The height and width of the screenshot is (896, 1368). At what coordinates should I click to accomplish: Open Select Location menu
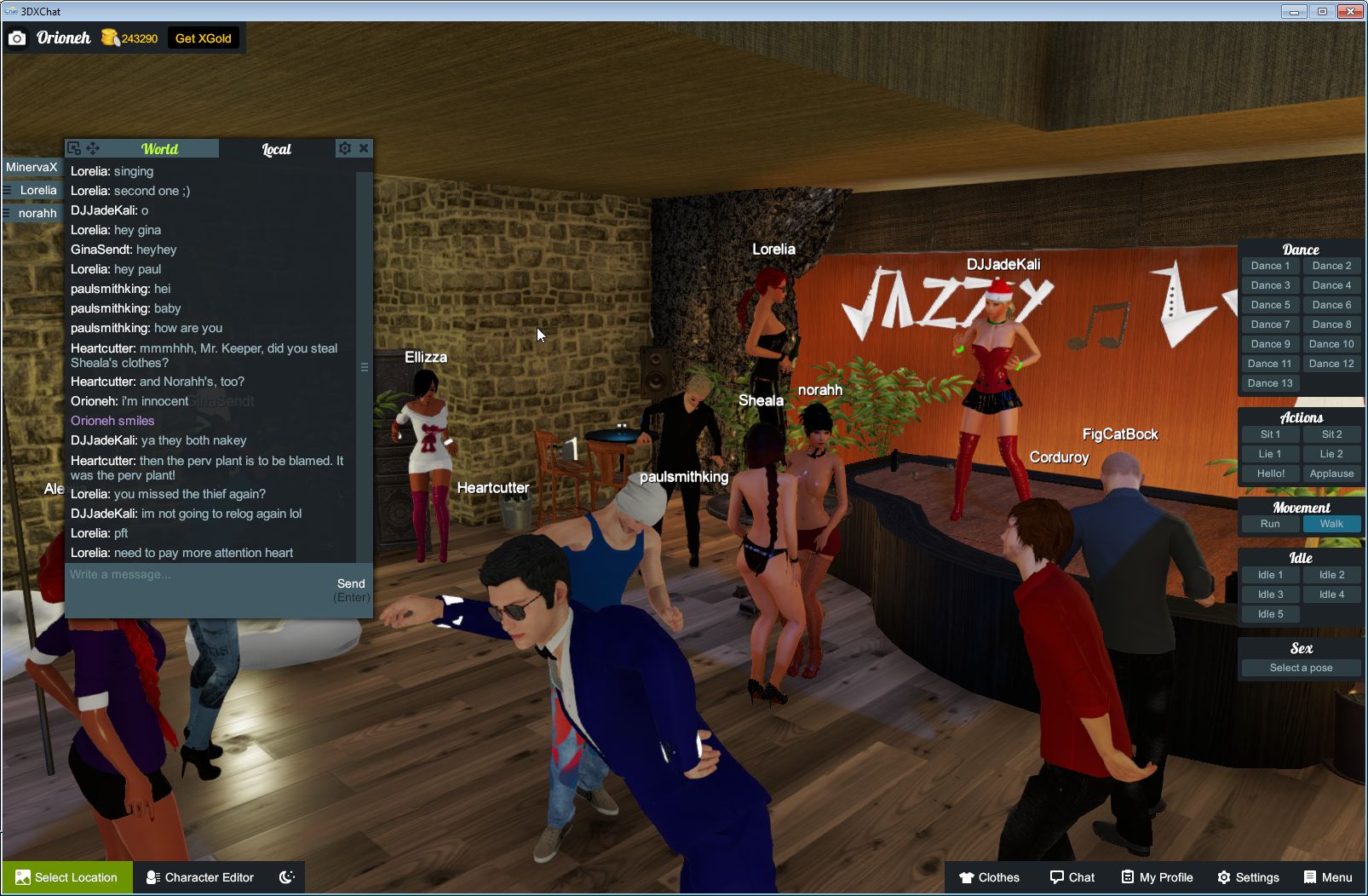(x=66, y=877)
